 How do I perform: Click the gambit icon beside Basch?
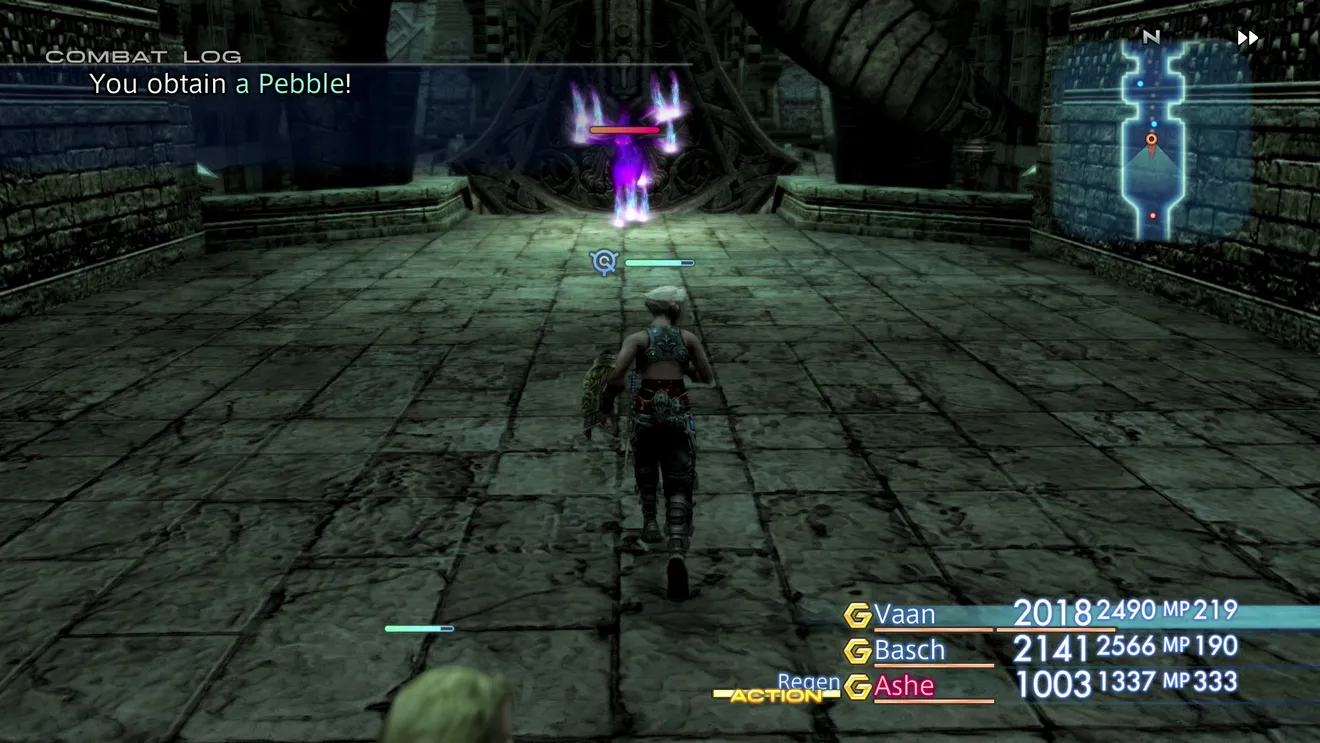[x=857, y=651]
